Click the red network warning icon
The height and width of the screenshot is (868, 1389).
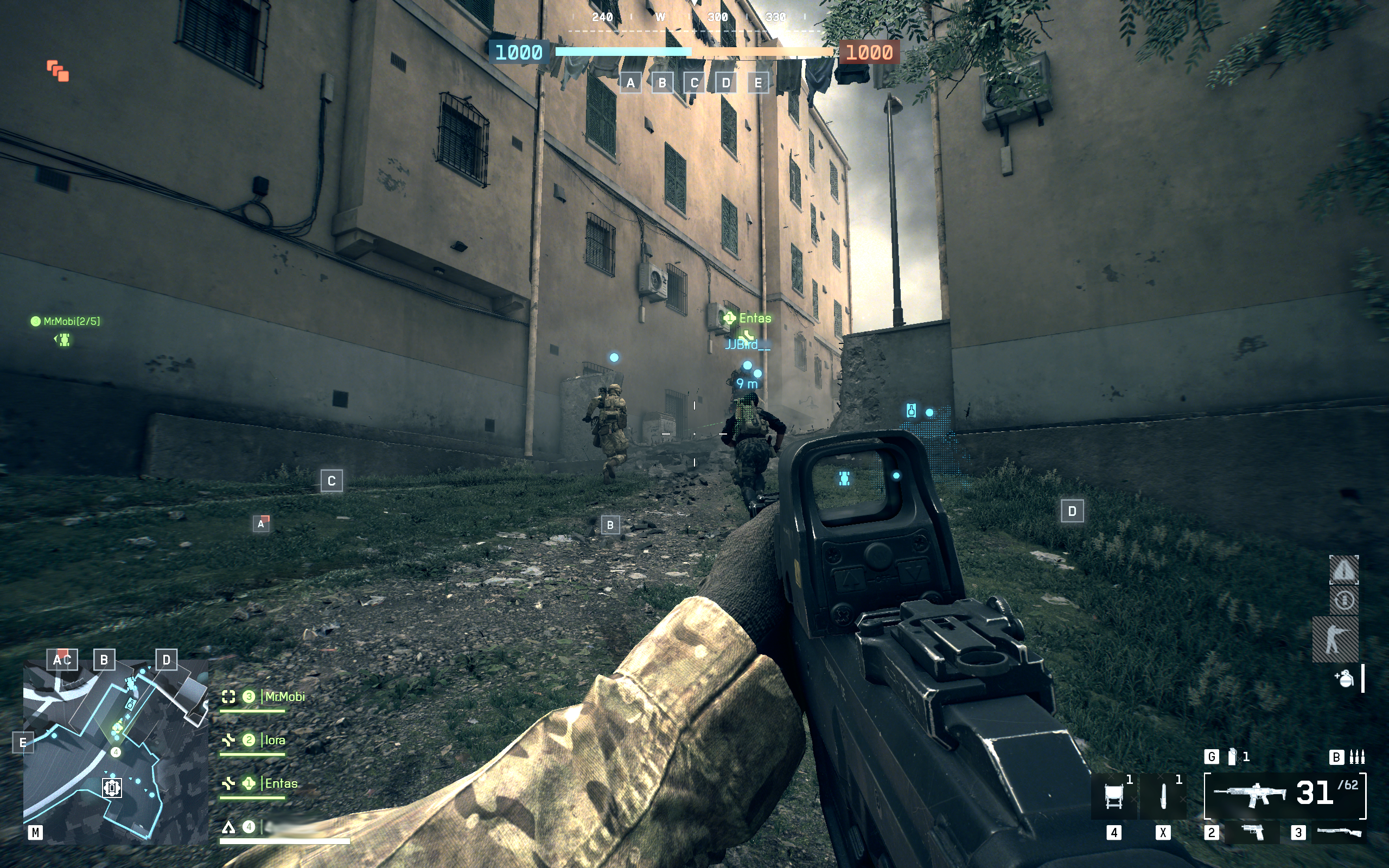[x=58, y=71]
